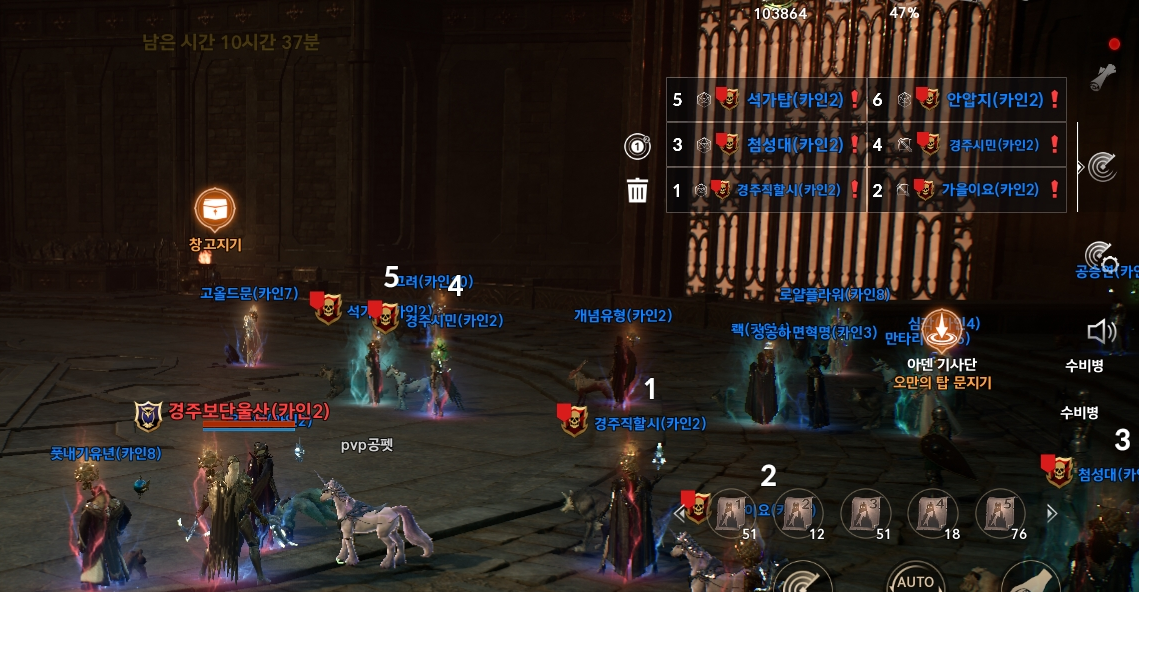Open the rolled scroll icon near the red dot

click(1103, 77)
